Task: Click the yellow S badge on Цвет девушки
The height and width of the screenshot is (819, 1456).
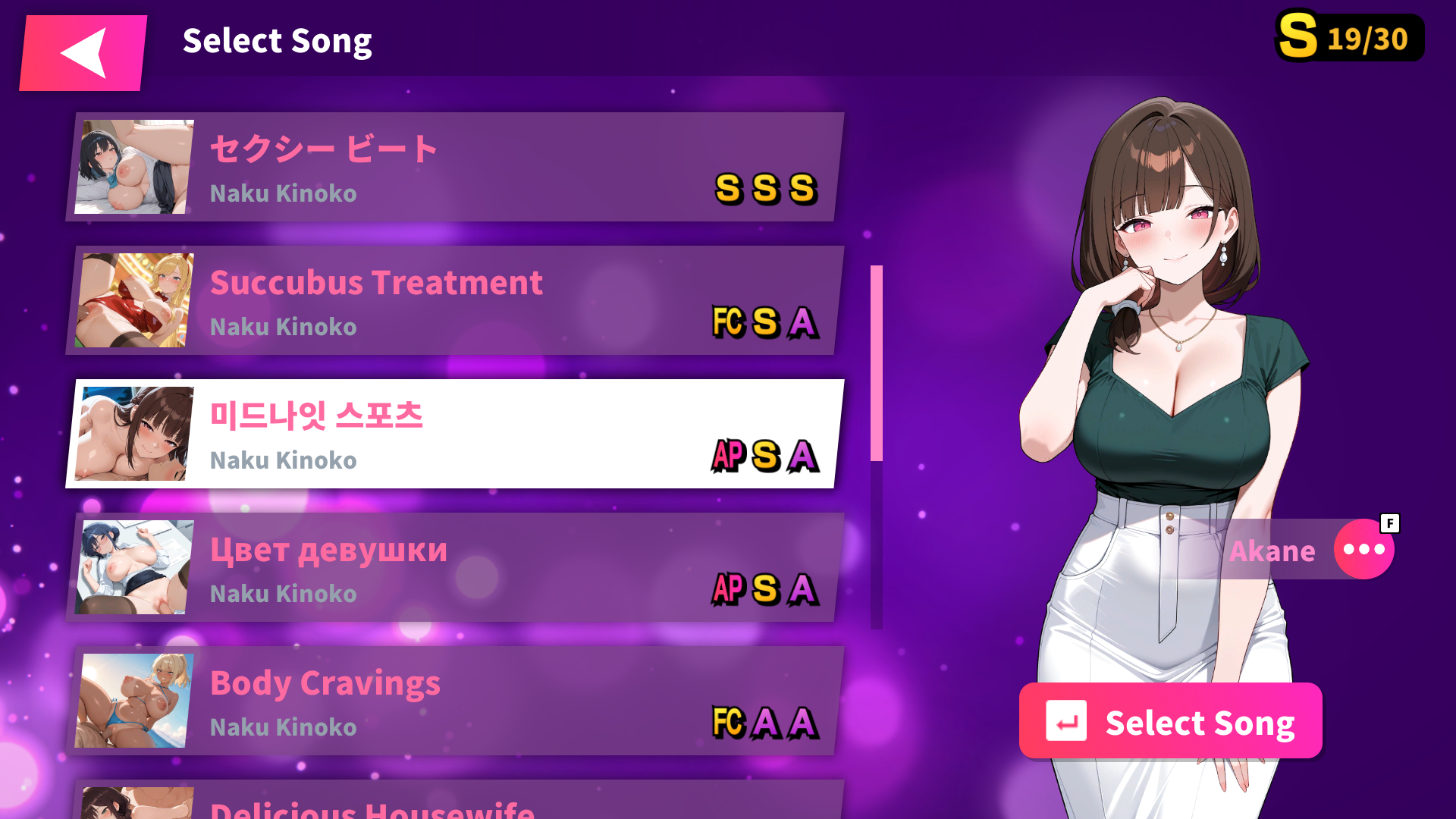Action: [x=767, y=591]
